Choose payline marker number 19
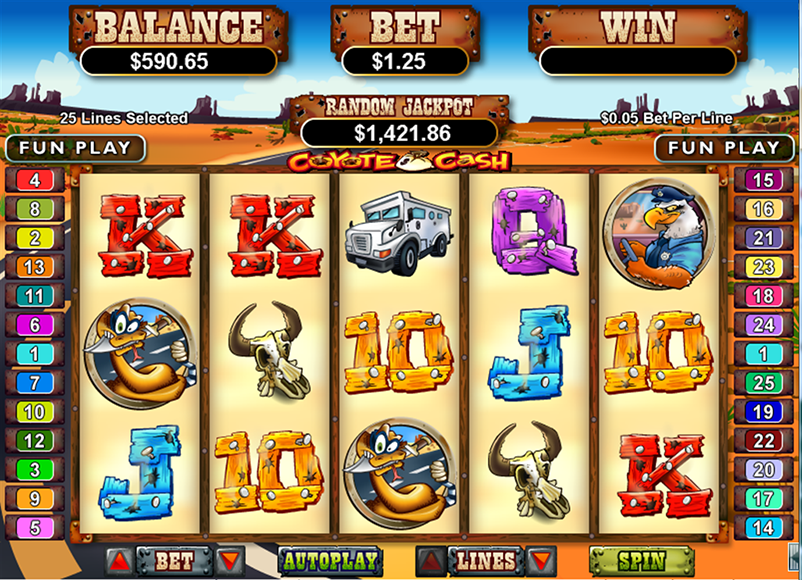The height and width of the screenshot is (580, 802). [763, 412]
